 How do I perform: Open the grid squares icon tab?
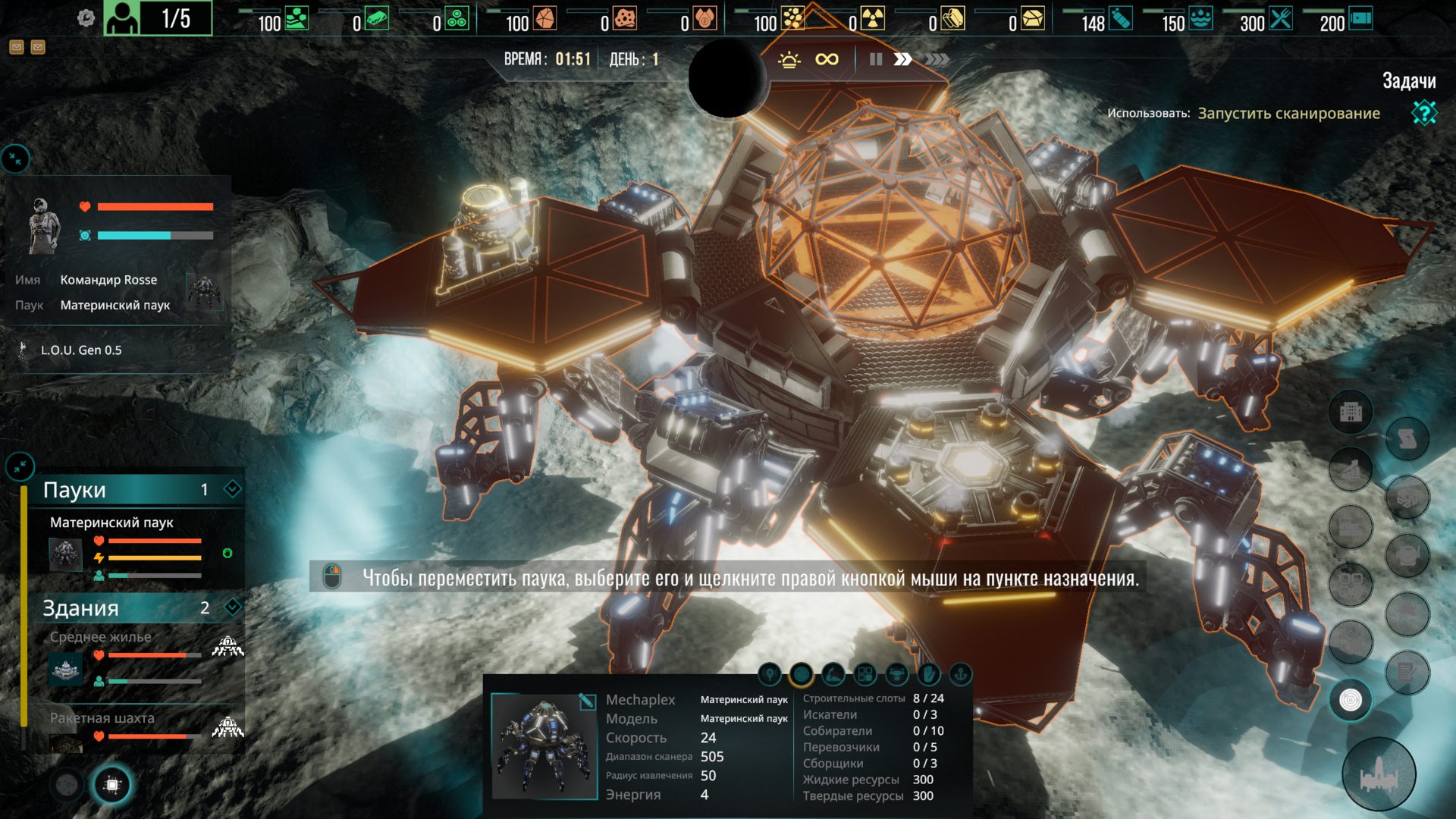864,674
